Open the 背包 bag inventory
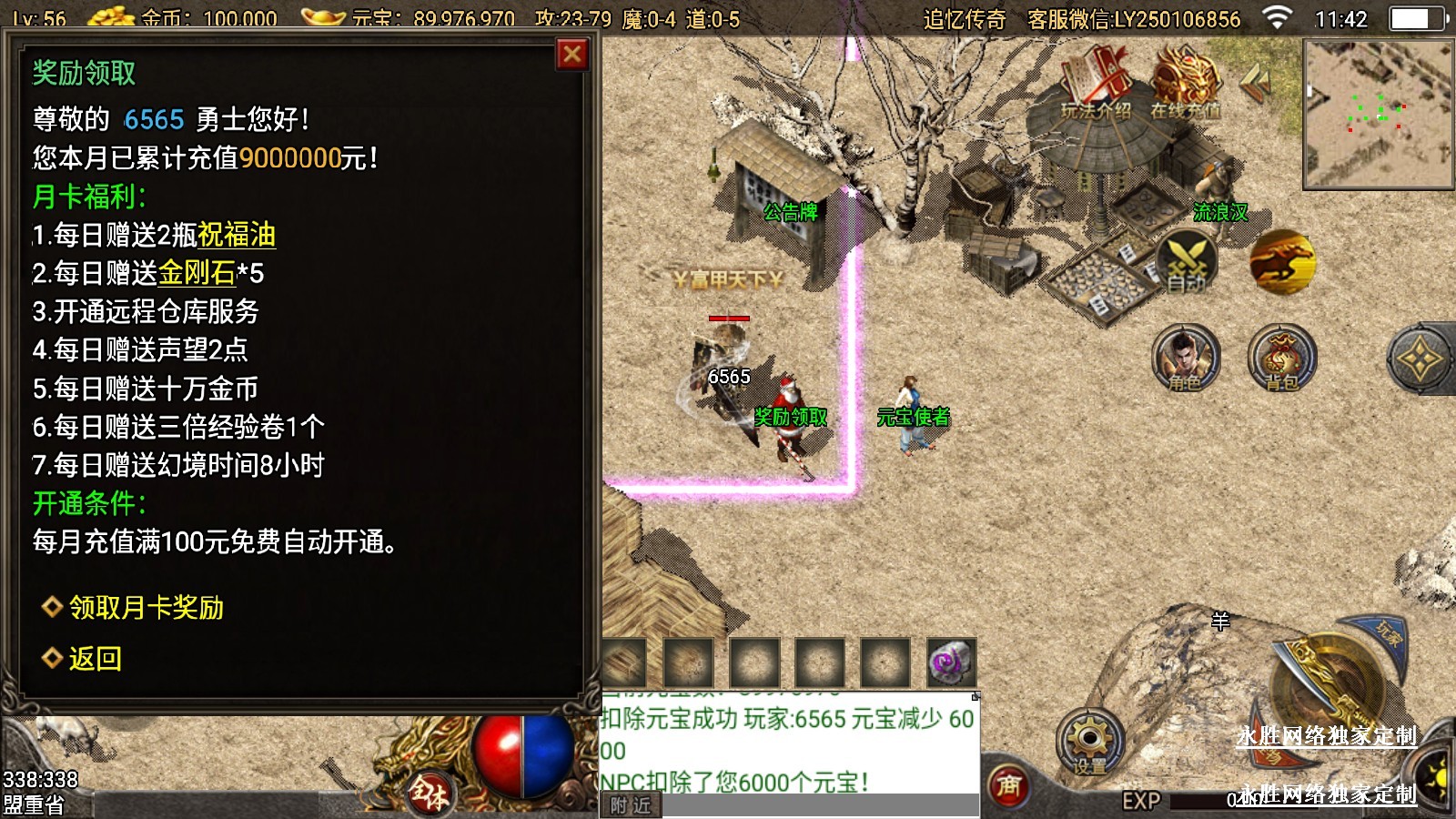Image resolution: width=1456 pixels, height=819 pixels. 1281,358
